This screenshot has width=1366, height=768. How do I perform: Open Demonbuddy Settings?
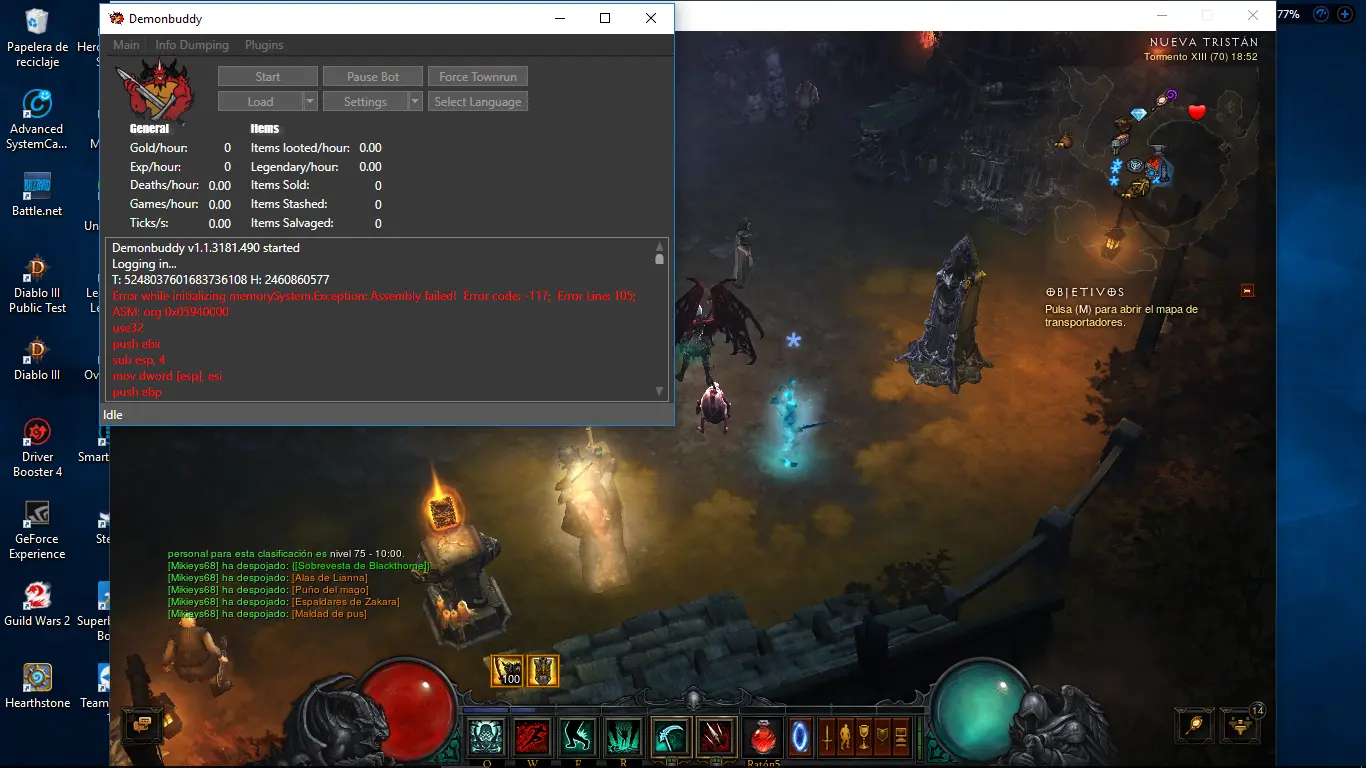click(365, 102)
